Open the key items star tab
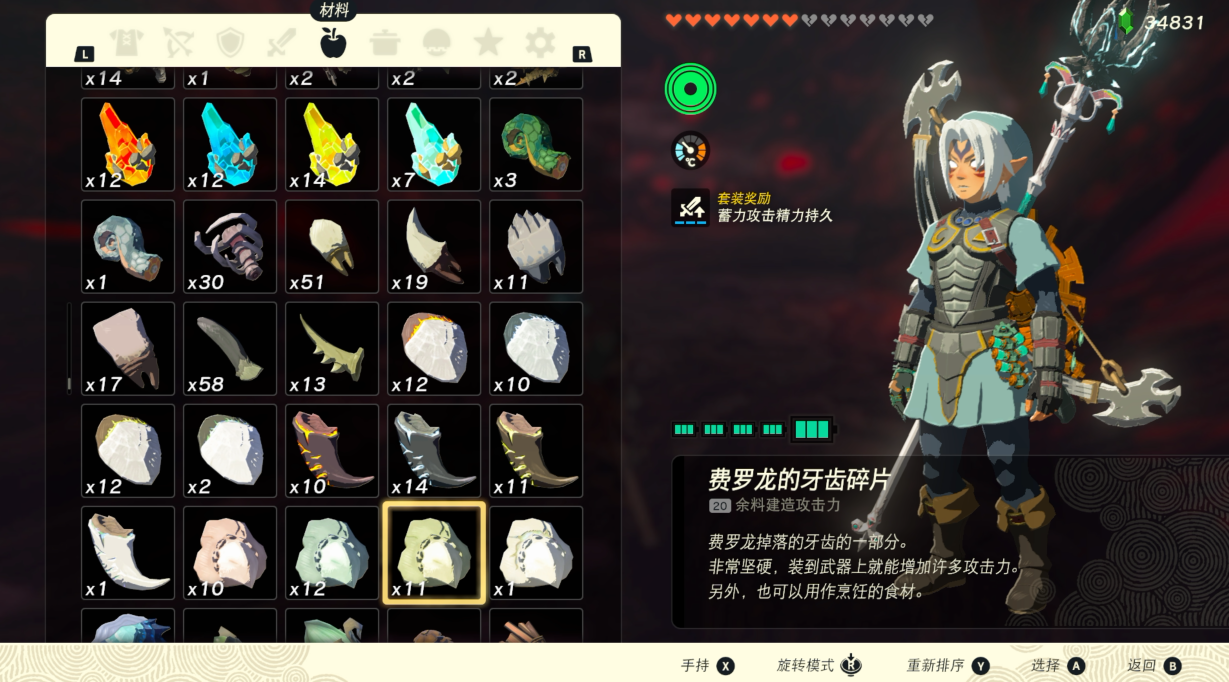This screenshot has width=1229, height=682. click(488, 42)
